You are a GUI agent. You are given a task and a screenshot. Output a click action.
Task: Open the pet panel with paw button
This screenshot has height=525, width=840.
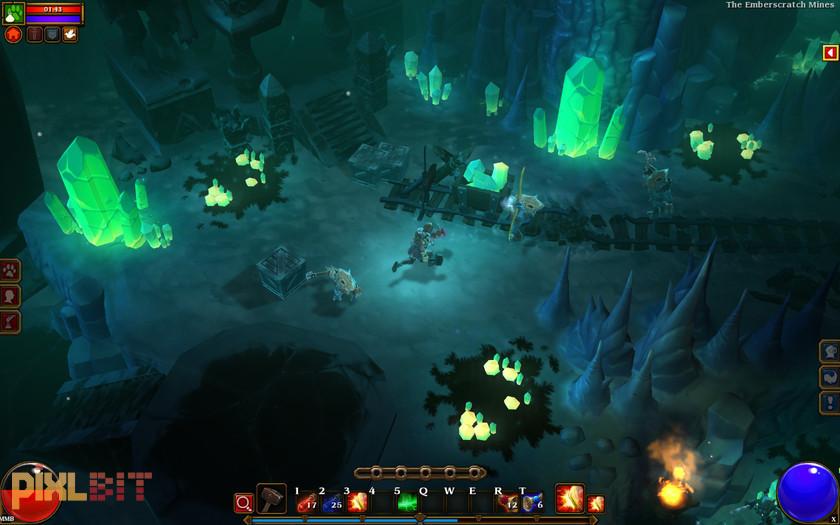(11, 271)
